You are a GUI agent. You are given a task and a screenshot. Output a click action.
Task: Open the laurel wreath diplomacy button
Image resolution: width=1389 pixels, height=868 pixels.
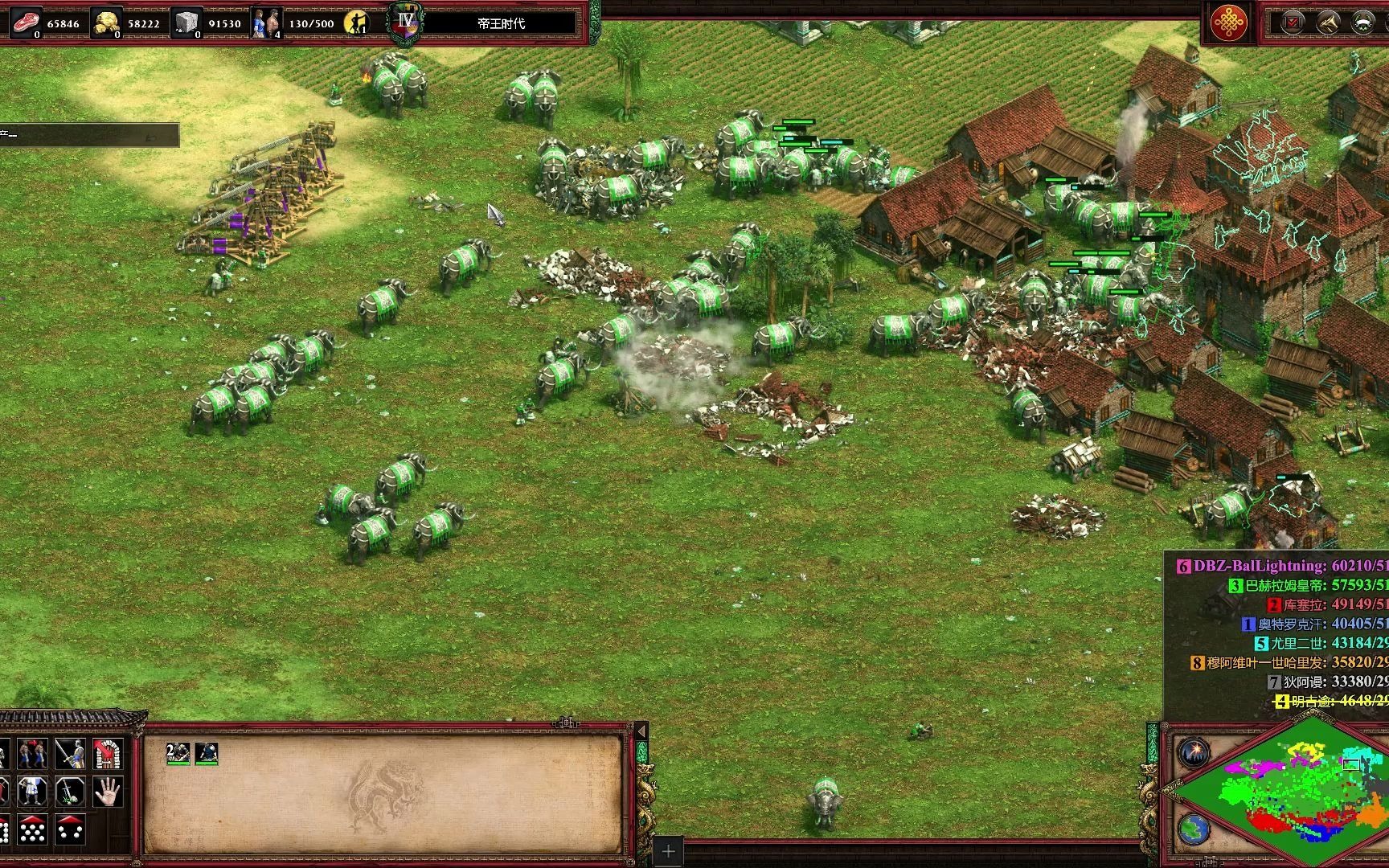click(1363, 23)
